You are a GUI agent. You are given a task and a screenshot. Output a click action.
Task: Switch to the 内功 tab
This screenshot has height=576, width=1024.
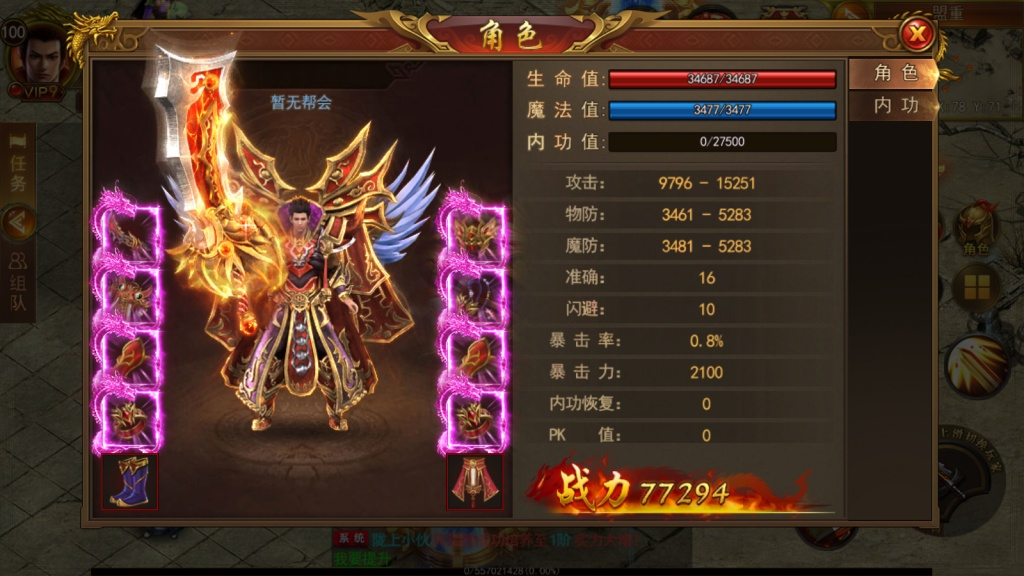click(x=893, y=105)
